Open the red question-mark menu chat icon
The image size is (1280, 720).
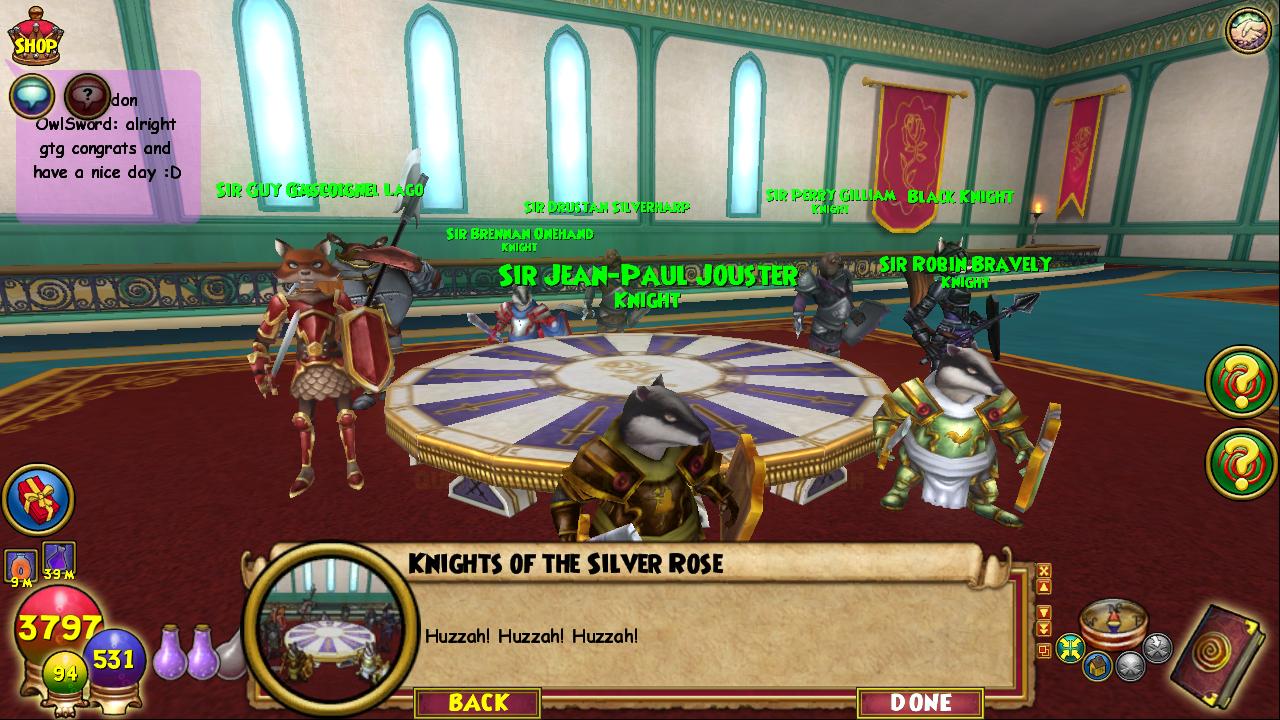[x=87, y=96]
